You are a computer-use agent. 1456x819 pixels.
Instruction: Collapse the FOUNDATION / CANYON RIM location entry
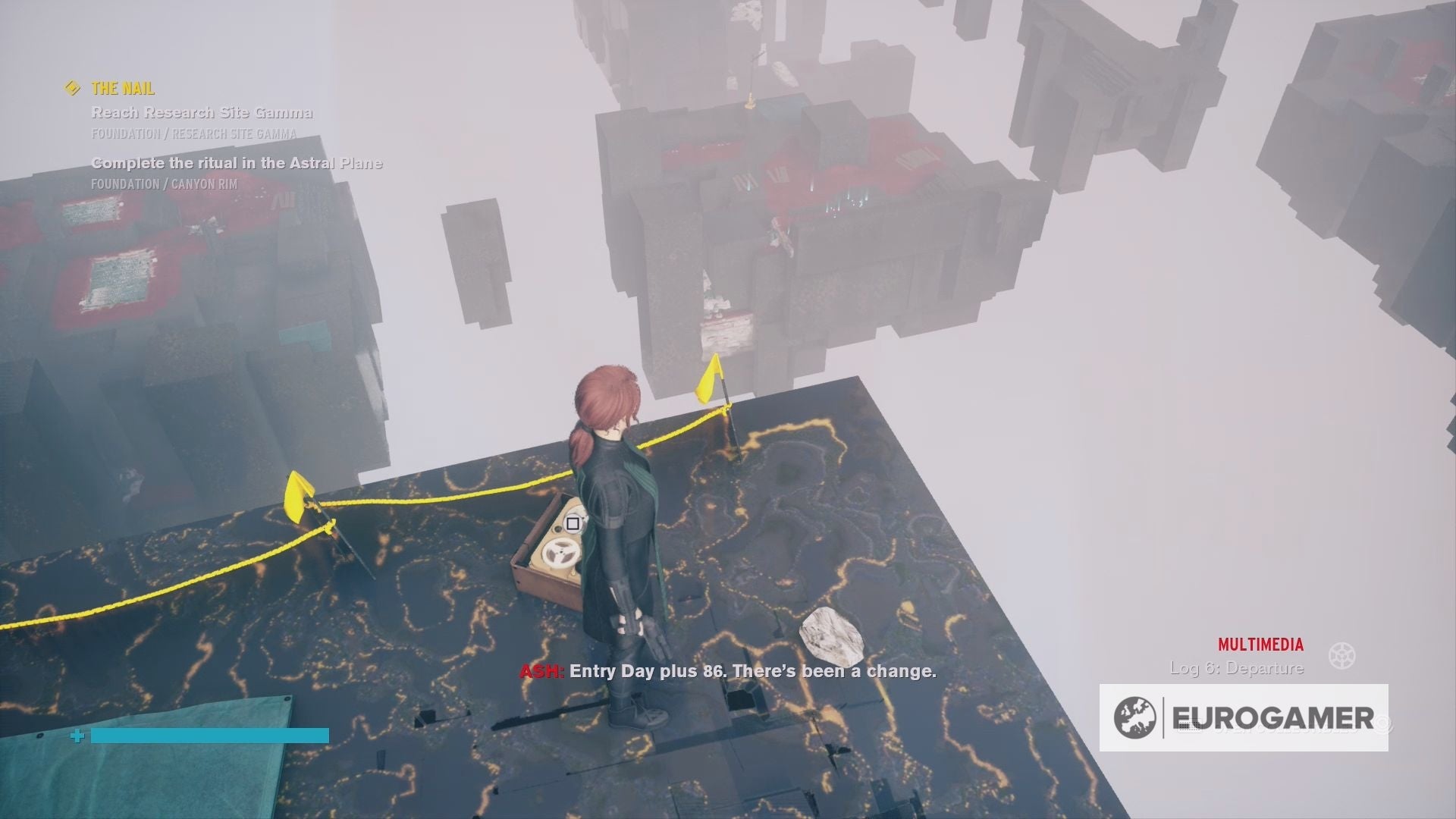[x=163, y=182]
